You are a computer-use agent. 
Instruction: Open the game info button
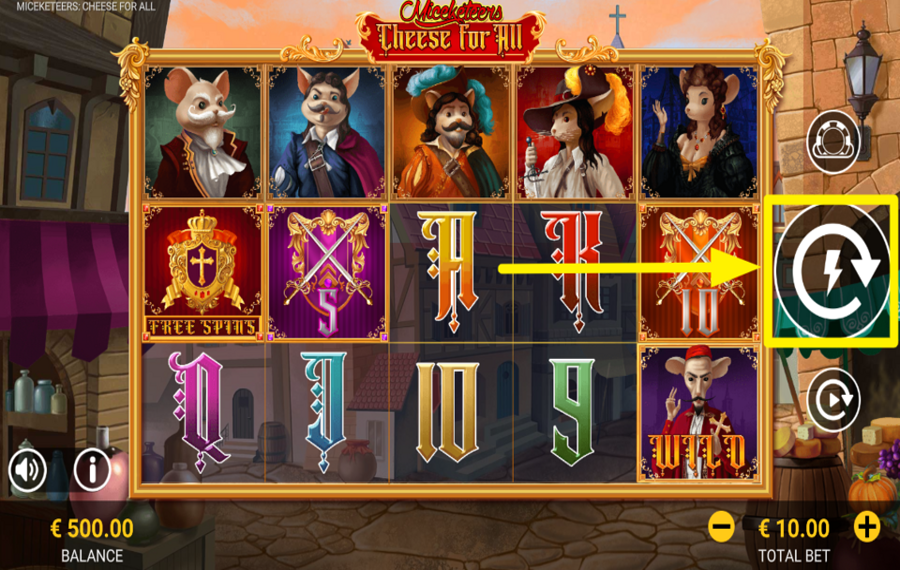point(92,468)
